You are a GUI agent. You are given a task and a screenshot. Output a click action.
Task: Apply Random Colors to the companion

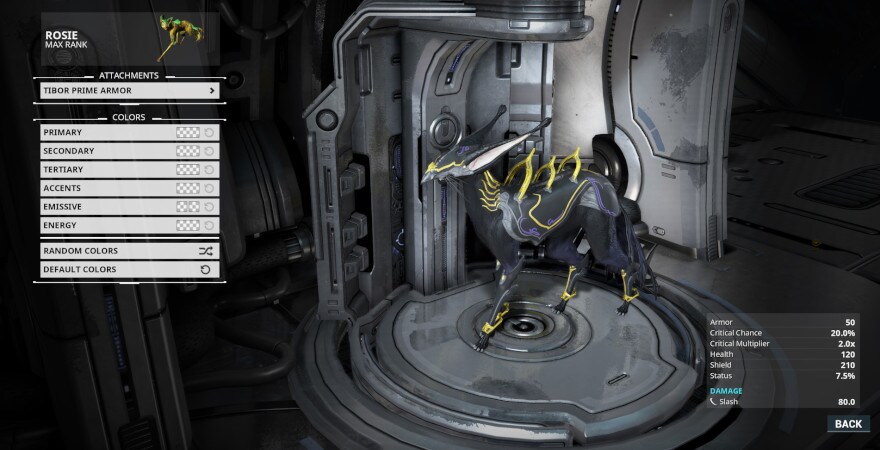point(128,251)
